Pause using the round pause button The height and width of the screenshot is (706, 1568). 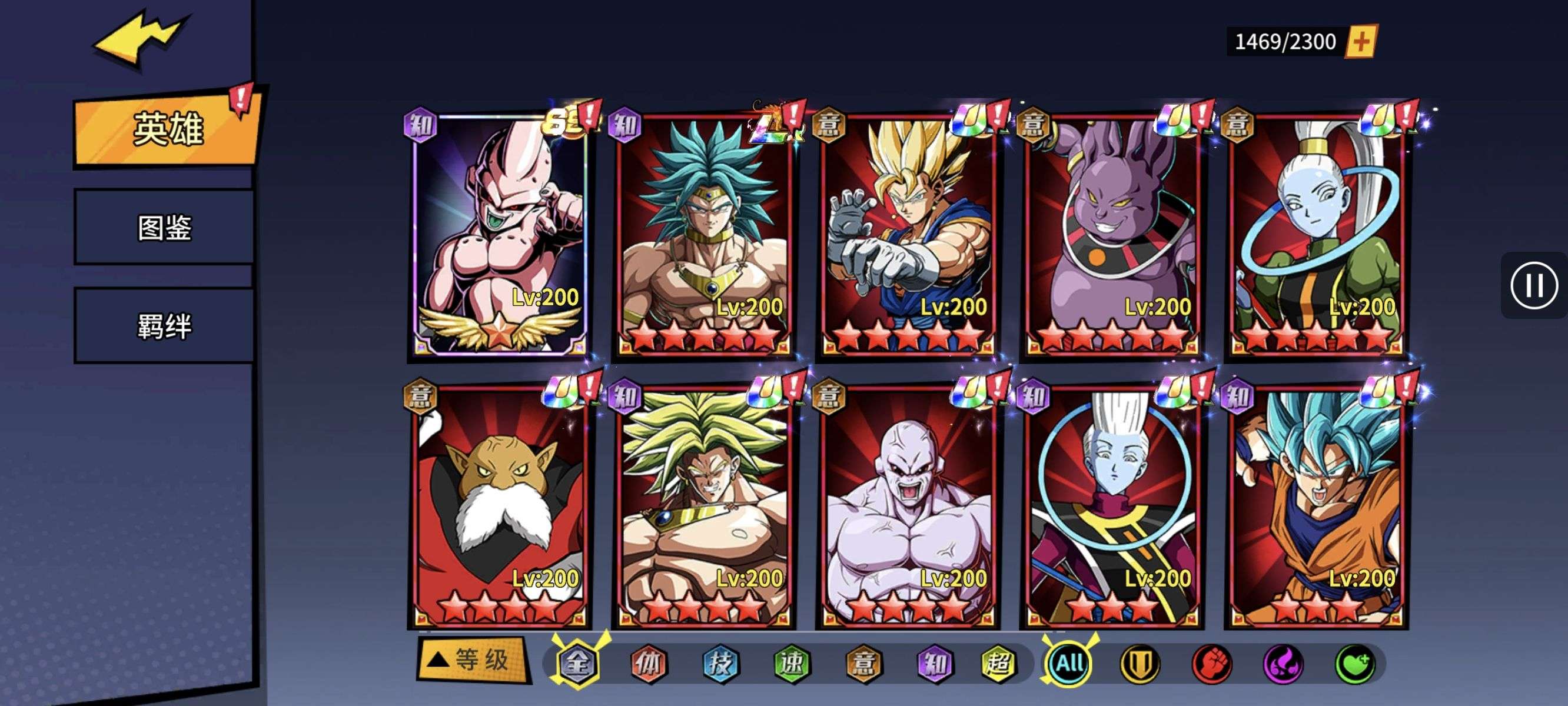[1533, 285]
